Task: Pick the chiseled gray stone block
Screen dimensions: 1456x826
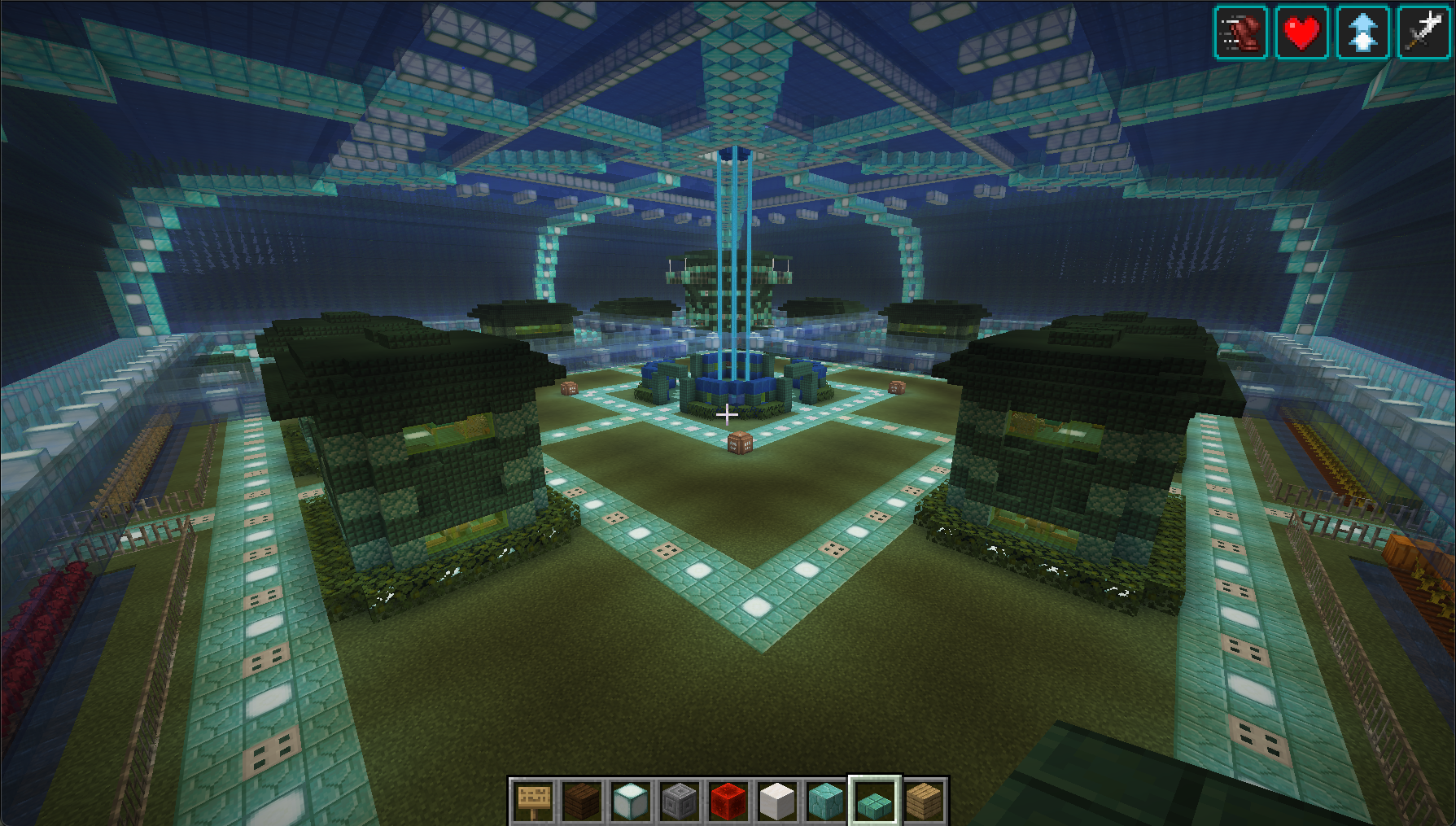Action: pyautogui.click(x=680, y=801)
